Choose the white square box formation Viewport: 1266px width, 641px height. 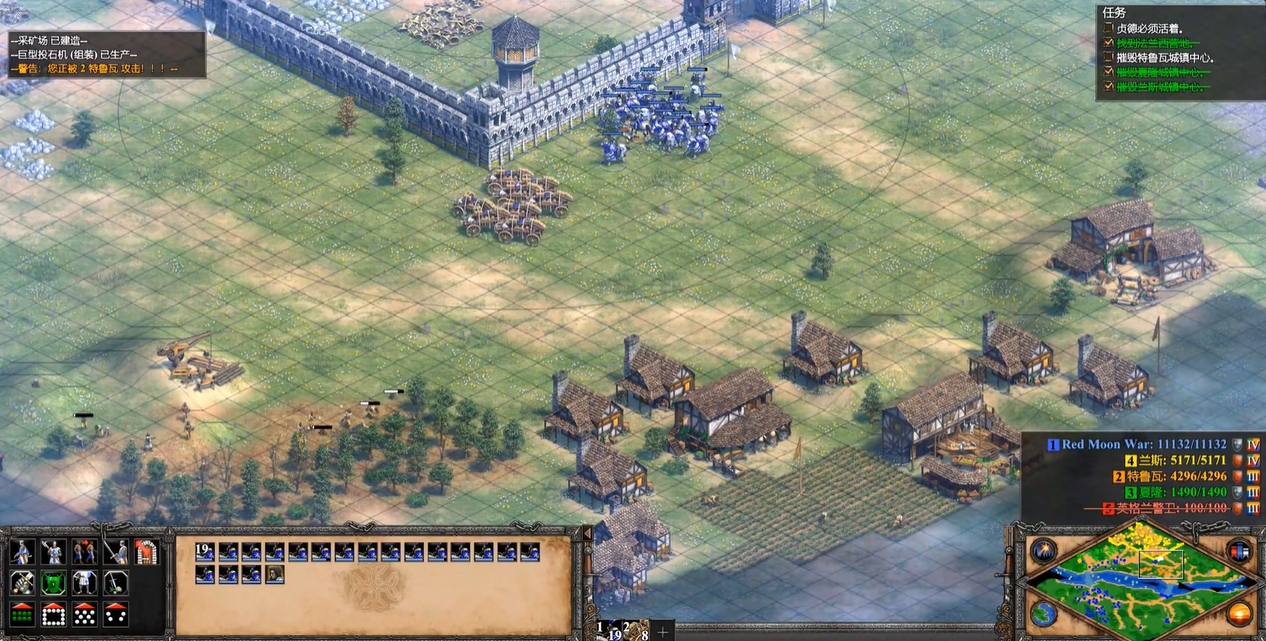click(53, 614)
